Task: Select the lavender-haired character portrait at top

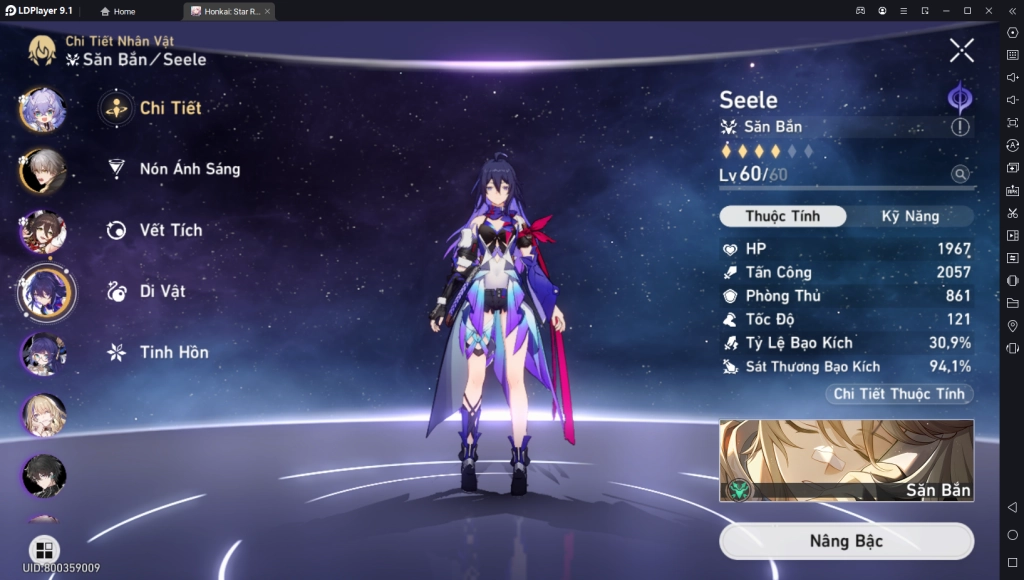Action: click(x=44, y=109)
